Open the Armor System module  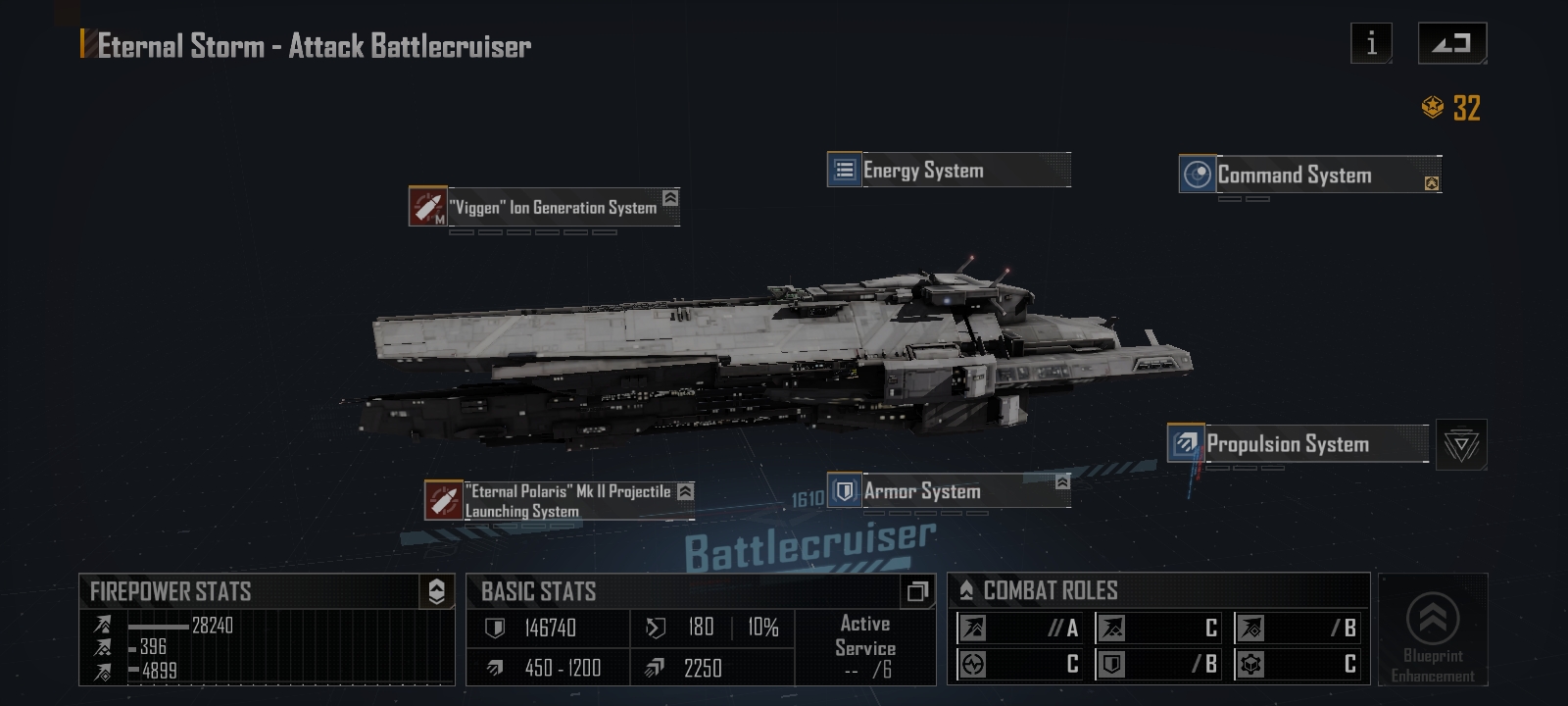click(x=948, y=490)
